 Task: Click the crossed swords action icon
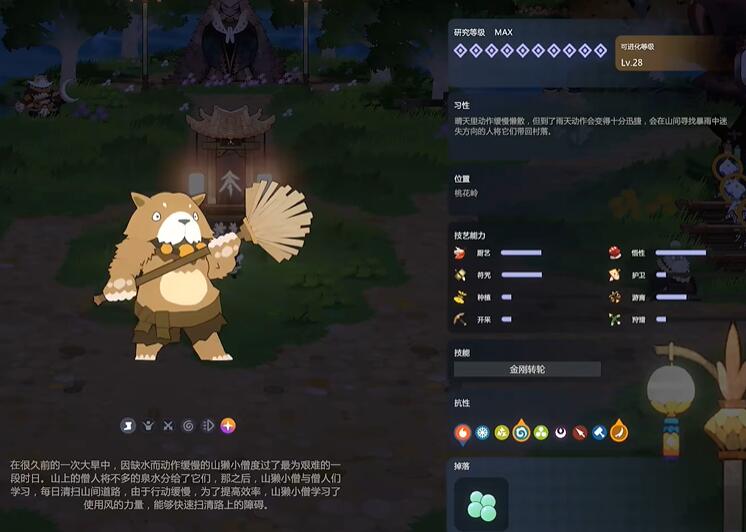[x=168, y=425]
